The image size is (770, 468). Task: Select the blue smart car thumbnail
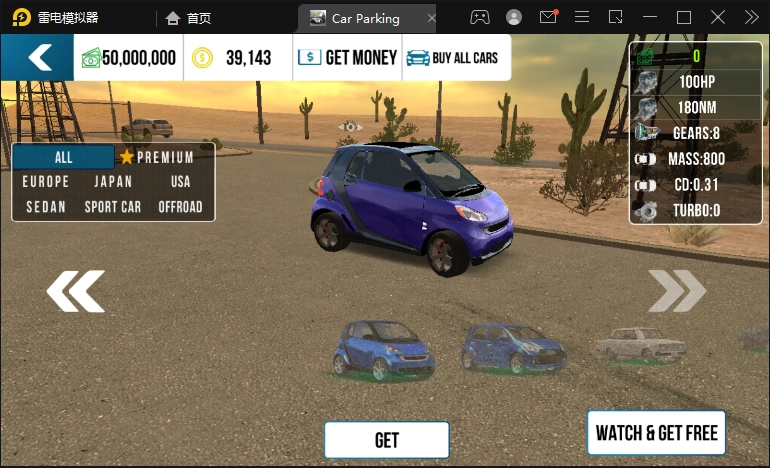[x=384, y=349]
